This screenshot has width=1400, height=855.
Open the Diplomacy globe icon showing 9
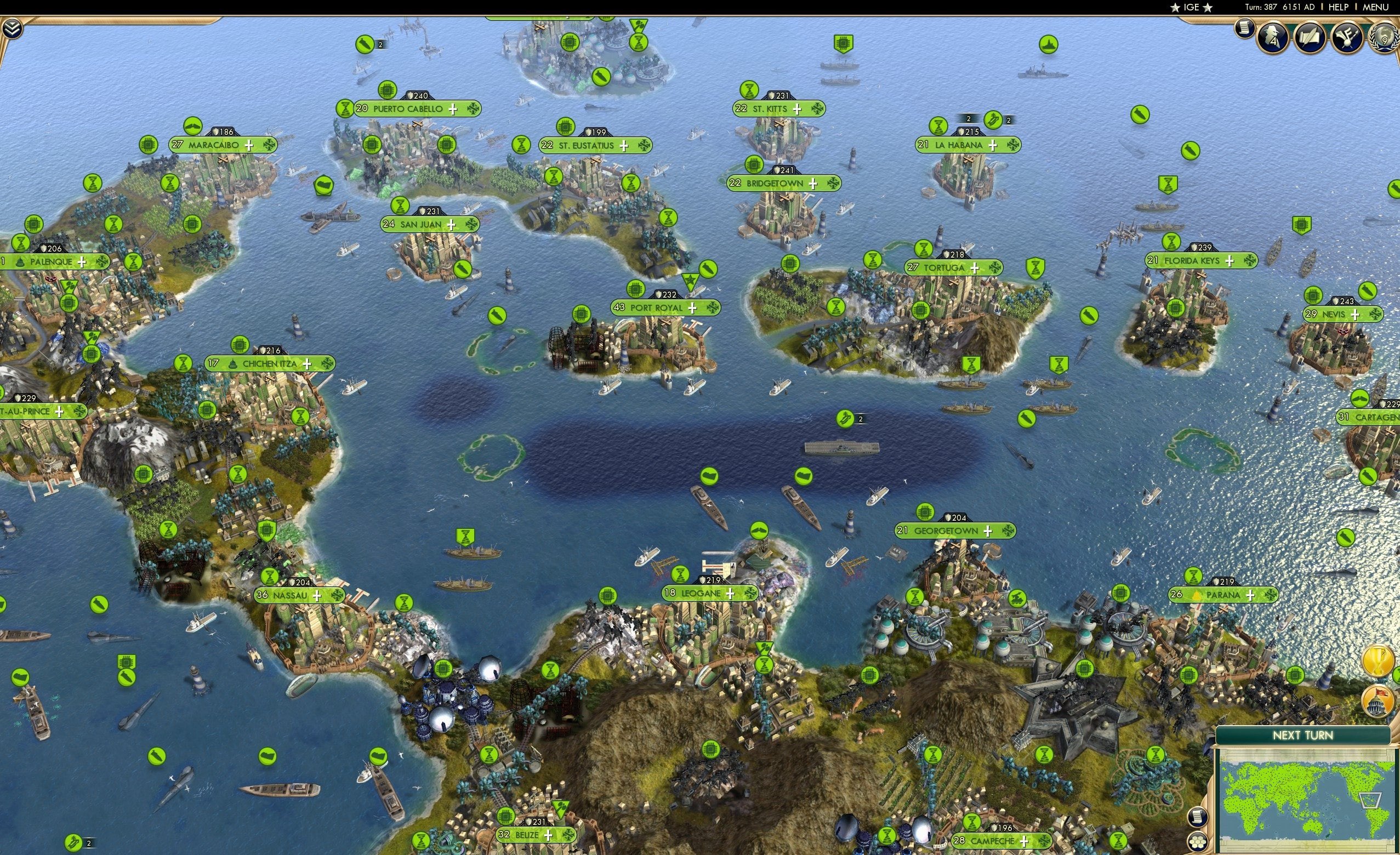1385,38
